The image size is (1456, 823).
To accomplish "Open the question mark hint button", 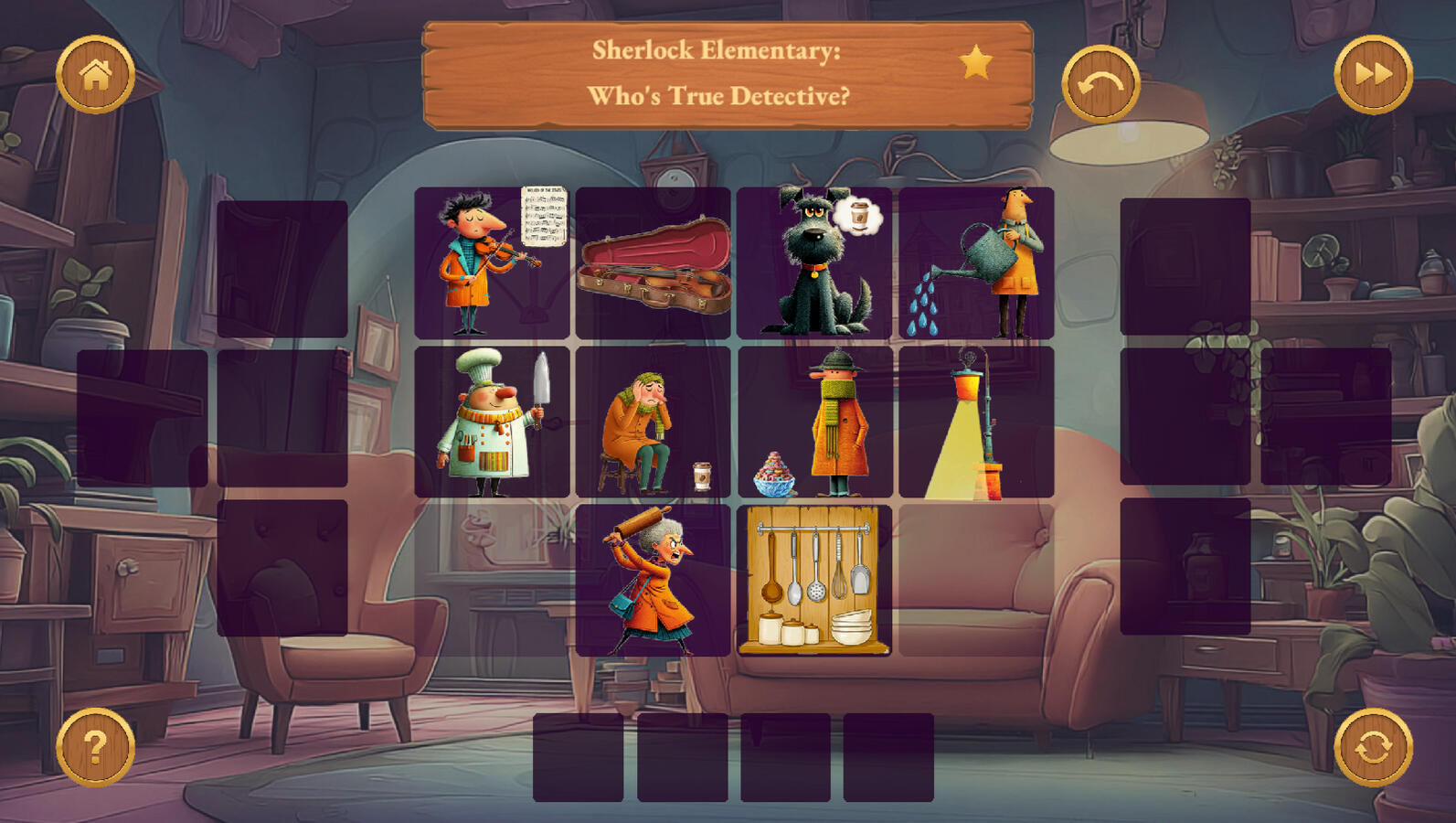I will pyautogui.click(x=95, y=747).
